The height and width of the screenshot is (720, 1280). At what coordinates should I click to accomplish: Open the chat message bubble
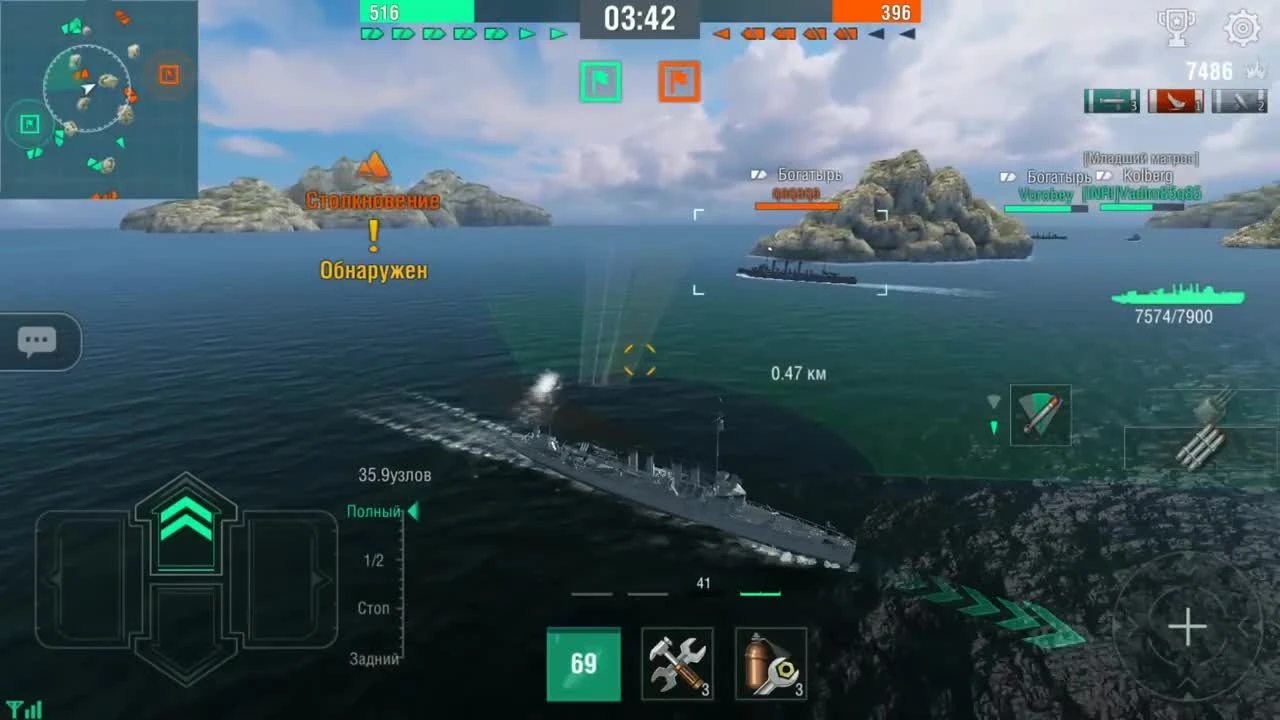tap(37, 341)
